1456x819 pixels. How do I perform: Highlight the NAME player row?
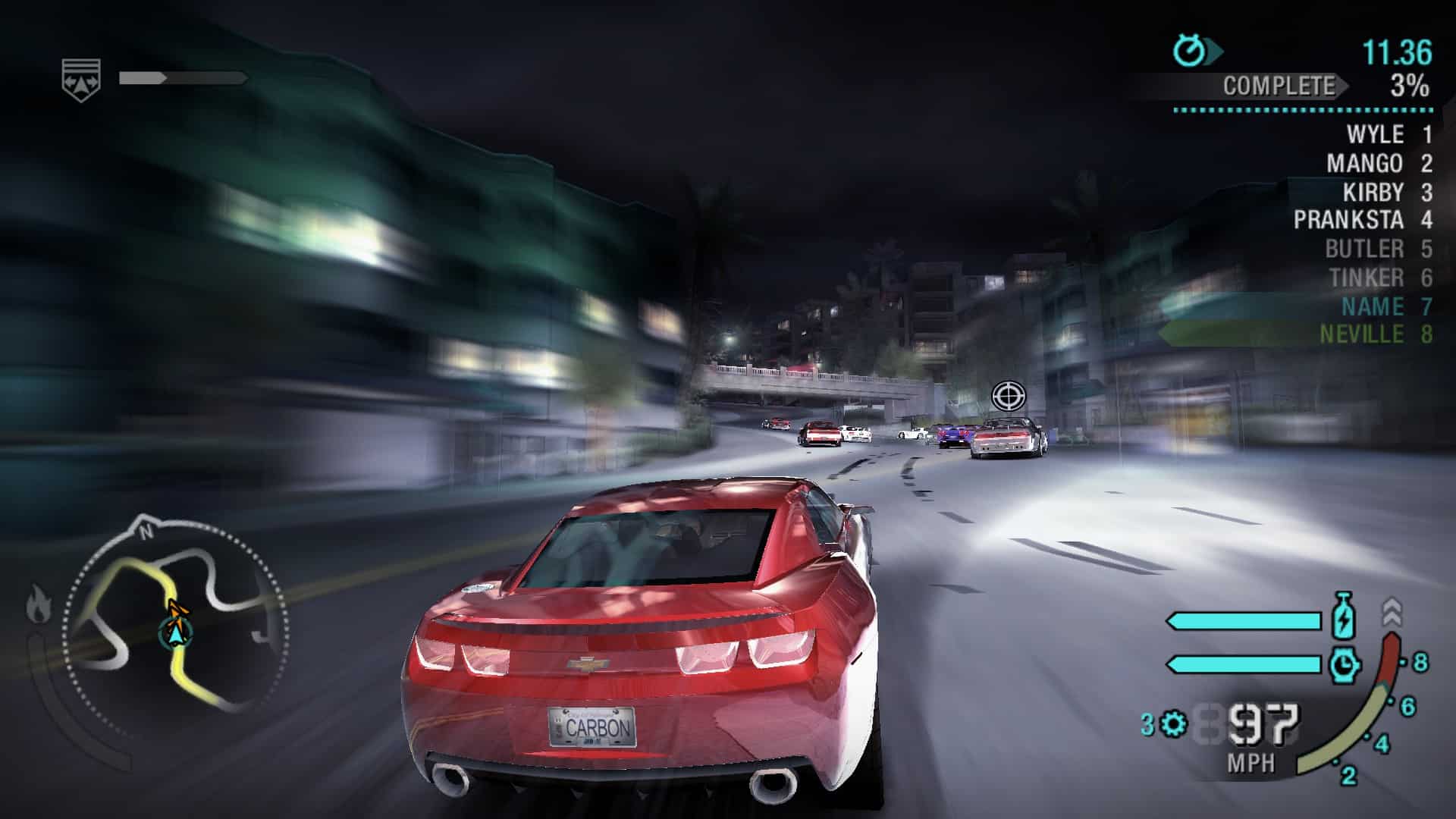tap(1373, 306)
